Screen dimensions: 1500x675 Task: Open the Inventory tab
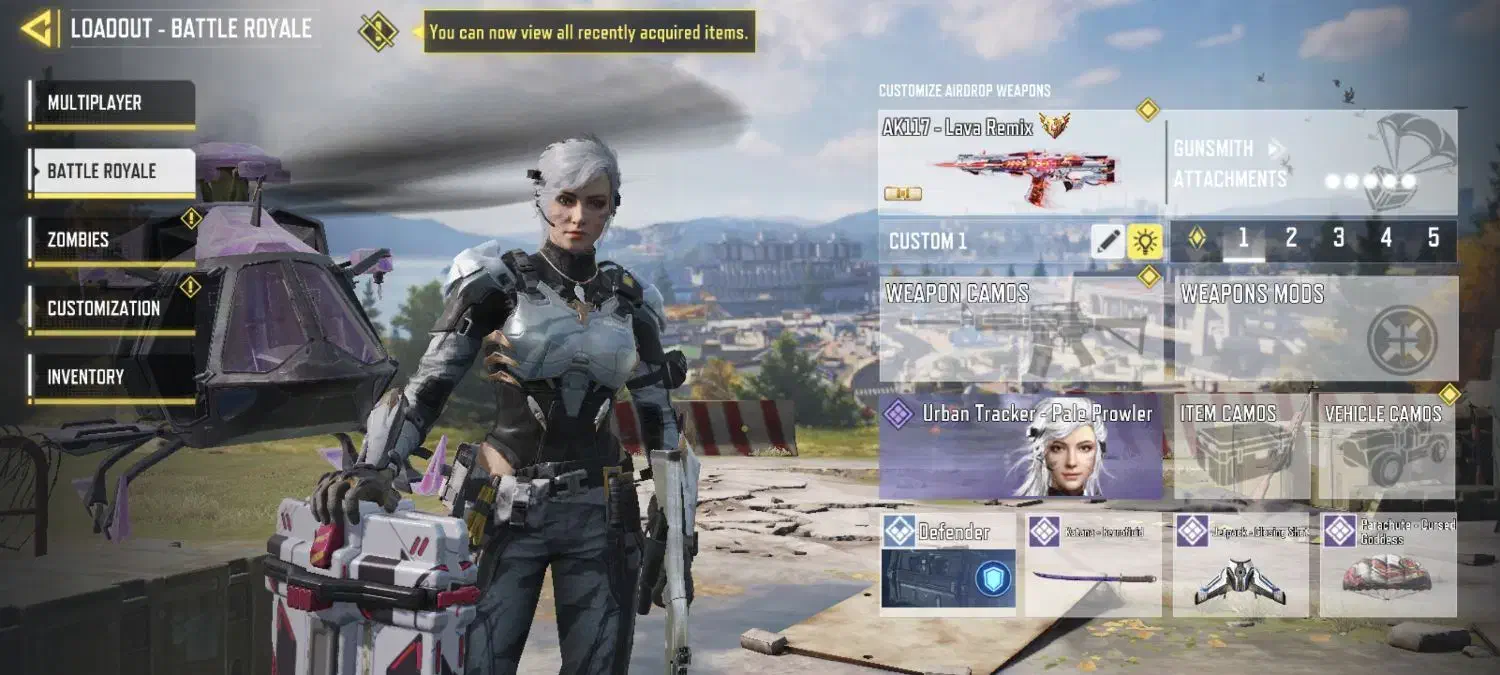[111, 377]
